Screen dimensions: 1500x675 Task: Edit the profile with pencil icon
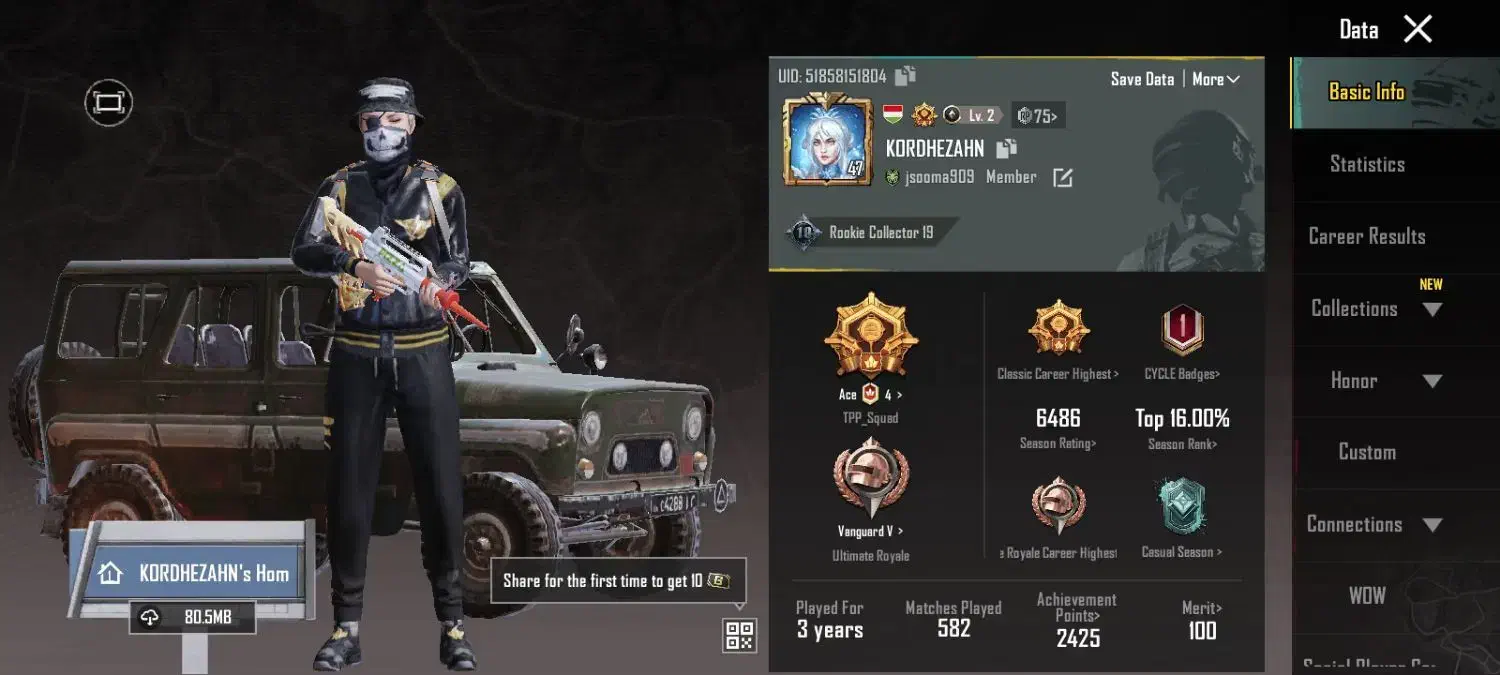[1062, 178]
